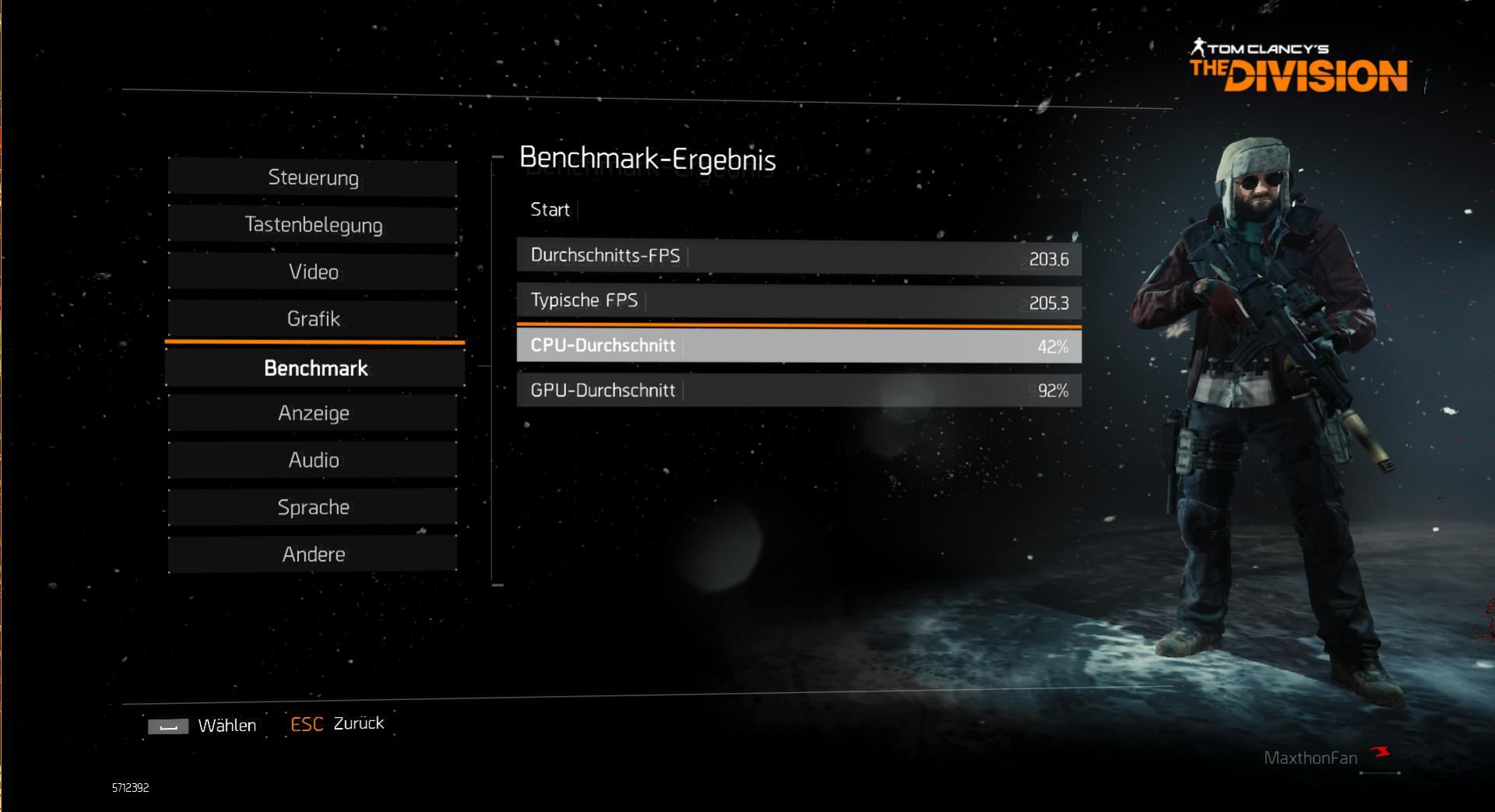Open the Audio settings
Viewport: 1495px width, 812px height.
[x=313, y=460]
